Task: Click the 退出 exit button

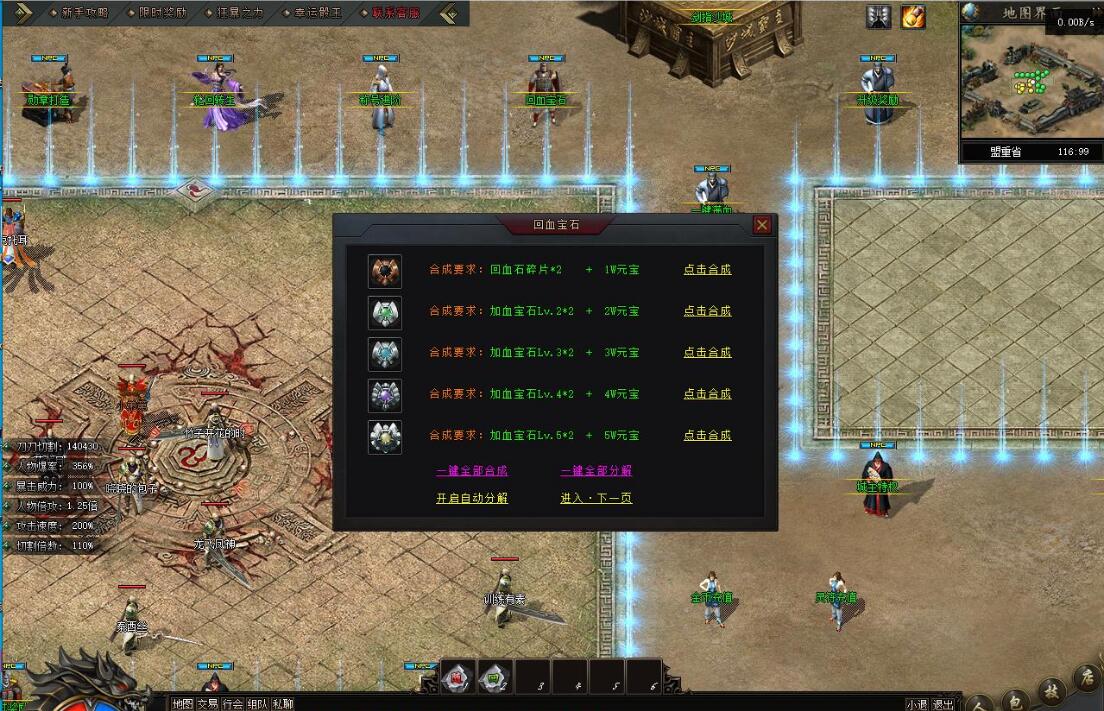Action: (x=942, y=703)
